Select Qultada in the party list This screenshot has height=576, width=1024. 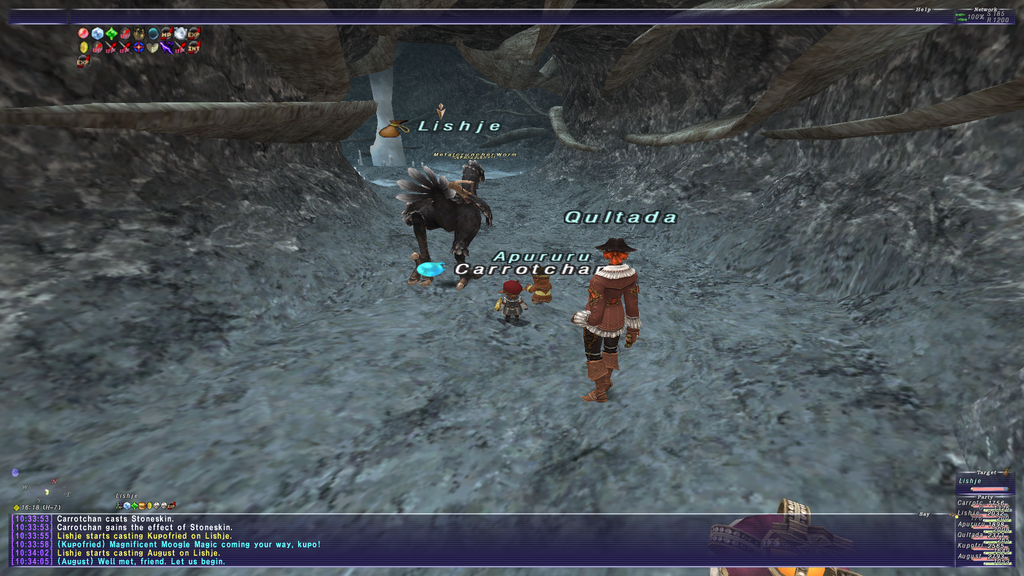click(x=984, y=535)
